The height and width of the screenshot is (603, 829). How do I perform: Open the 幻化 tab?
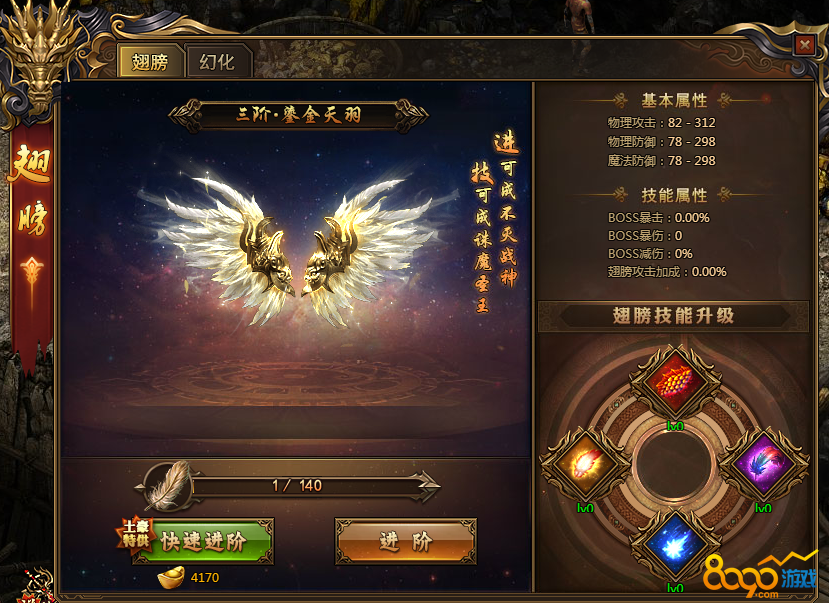click(x=217, y=62)
